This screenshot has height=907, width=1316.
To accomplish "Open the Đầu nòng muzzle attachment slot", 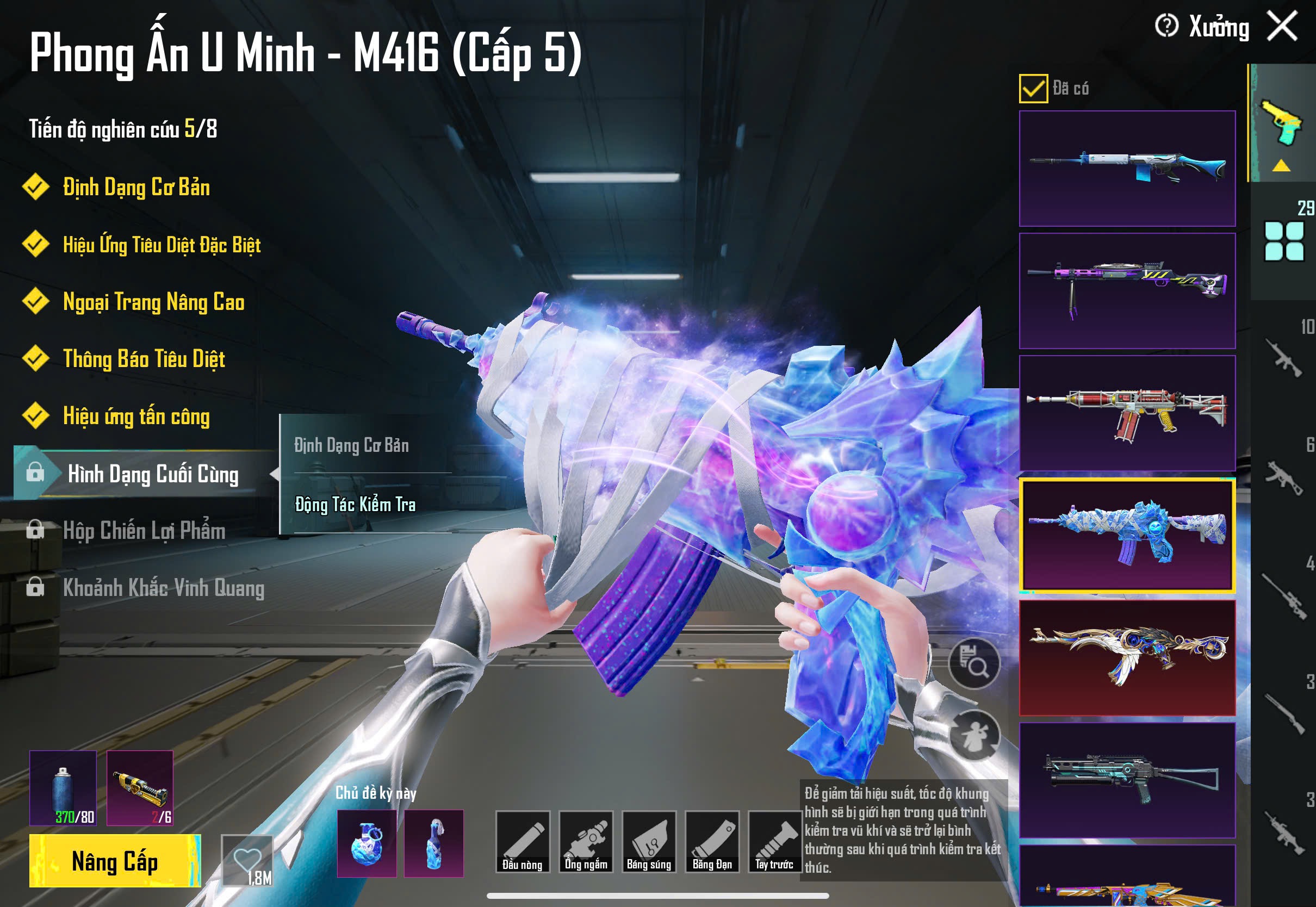I will coord(522,842).
